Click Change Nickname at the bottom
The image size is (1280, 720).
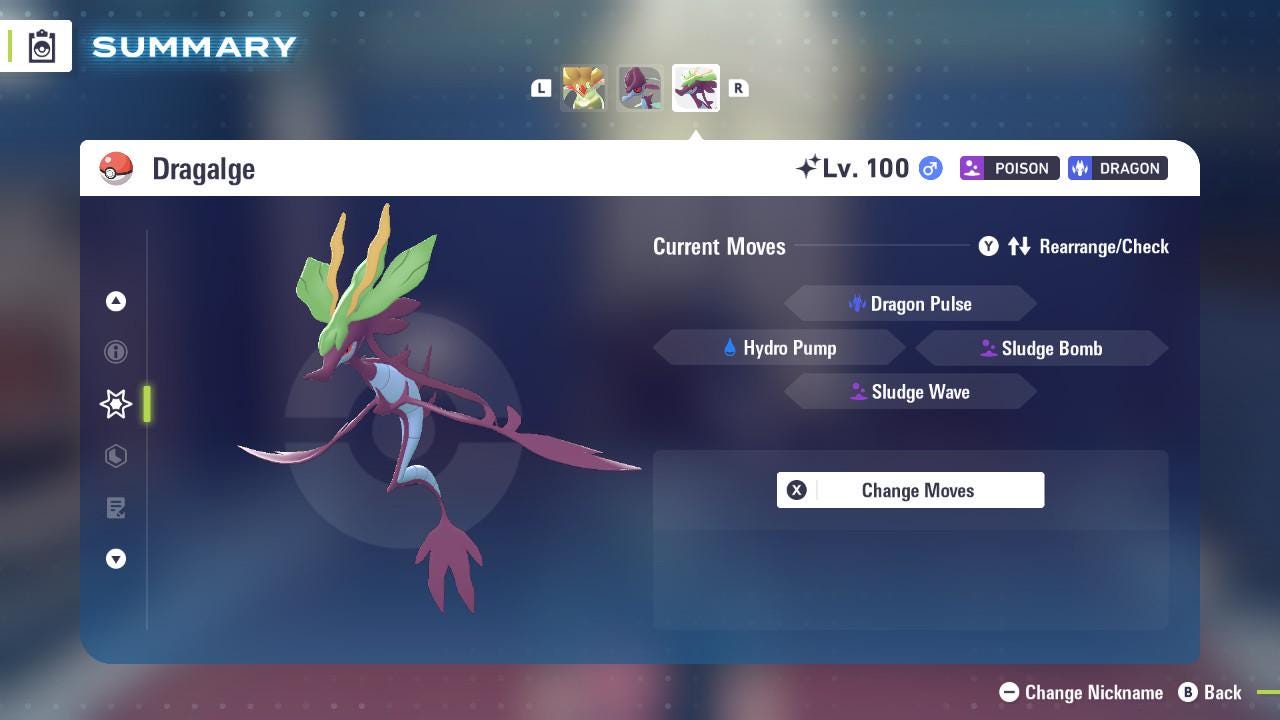pyautogui.click(x=1082, y=692)
